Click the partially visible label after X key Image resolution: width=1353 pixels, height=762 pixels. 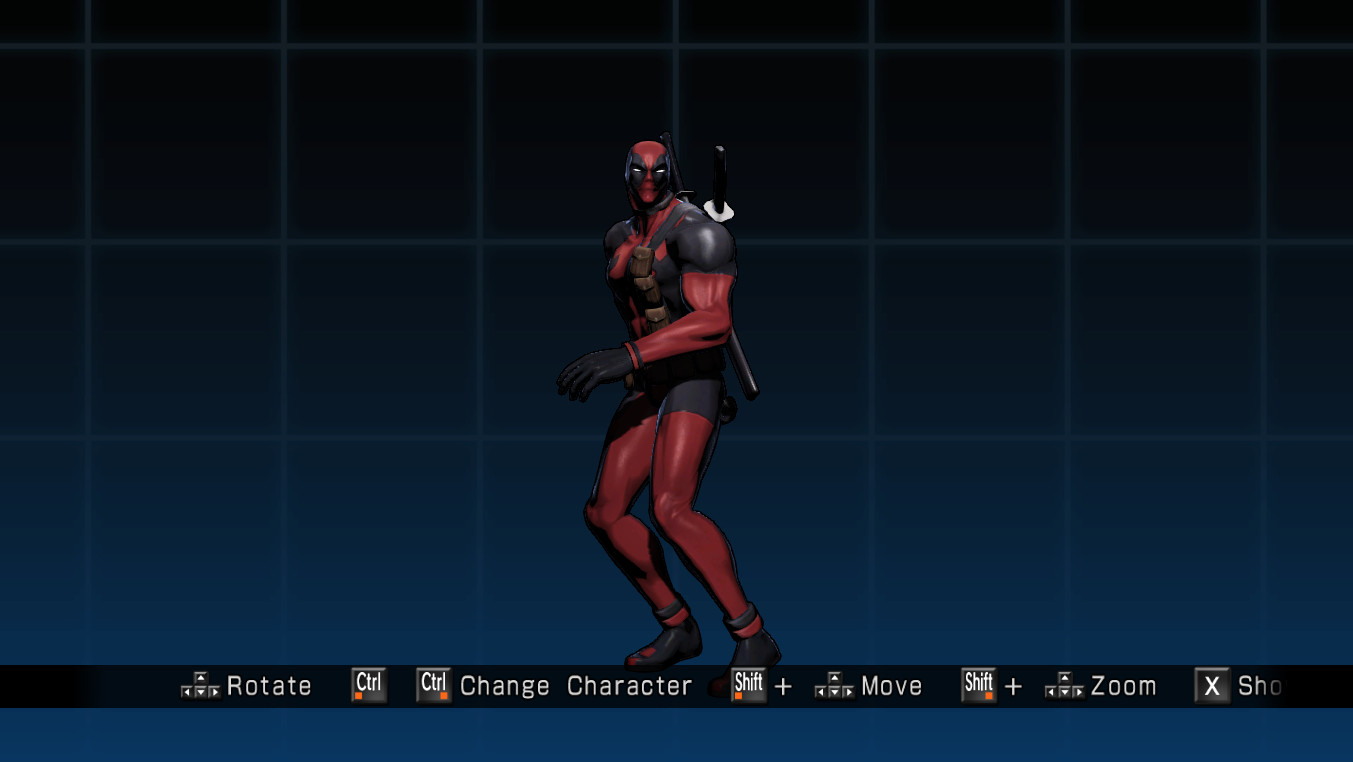tap(1258, 686)
